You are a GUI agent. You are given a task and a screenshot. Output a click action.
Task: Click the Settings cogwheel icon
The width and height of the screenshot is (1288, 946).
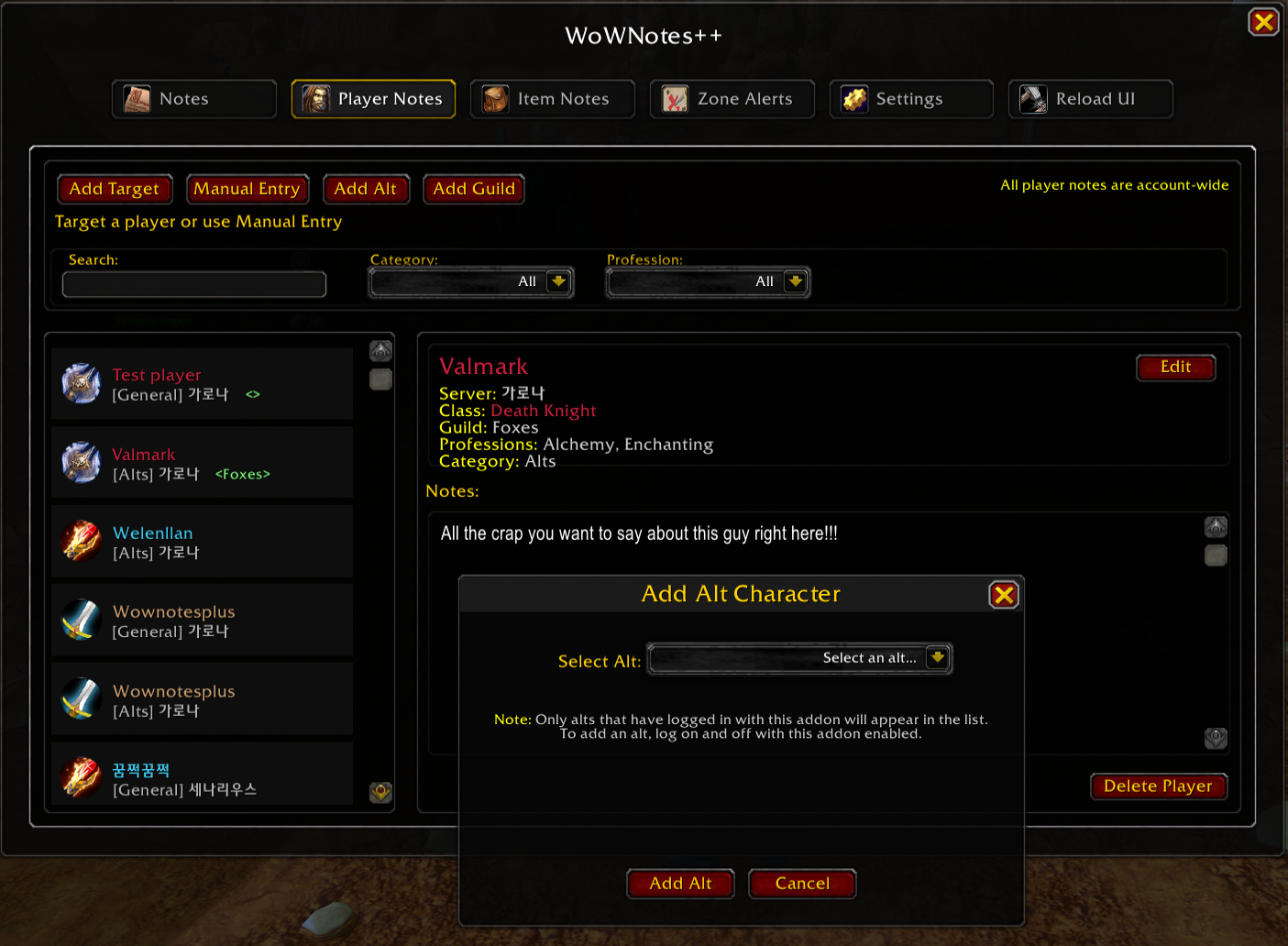854,98
